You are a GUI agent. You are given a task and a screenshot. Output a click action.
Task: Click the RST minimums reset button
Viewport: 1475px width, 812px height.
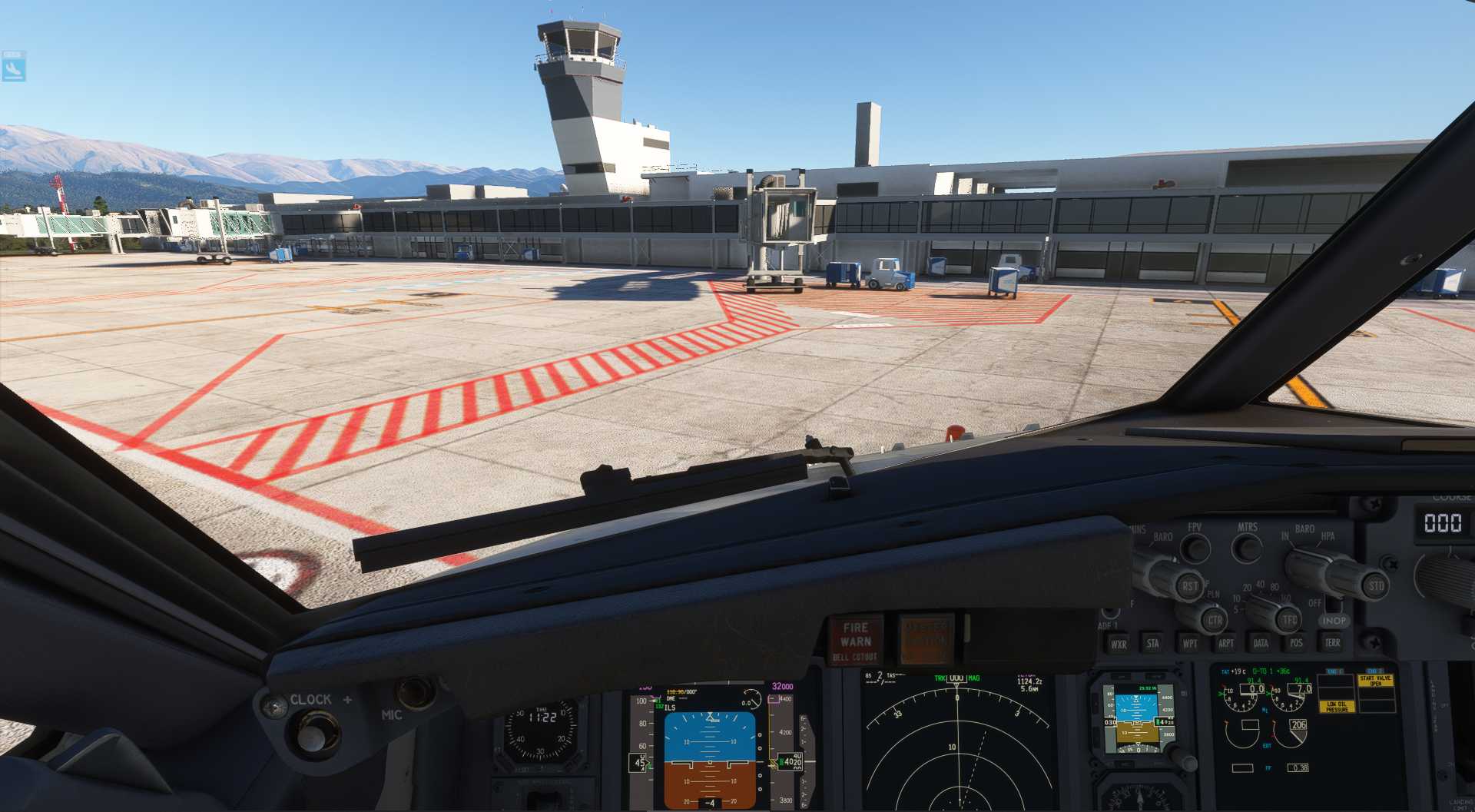[x=1189, y=586]
